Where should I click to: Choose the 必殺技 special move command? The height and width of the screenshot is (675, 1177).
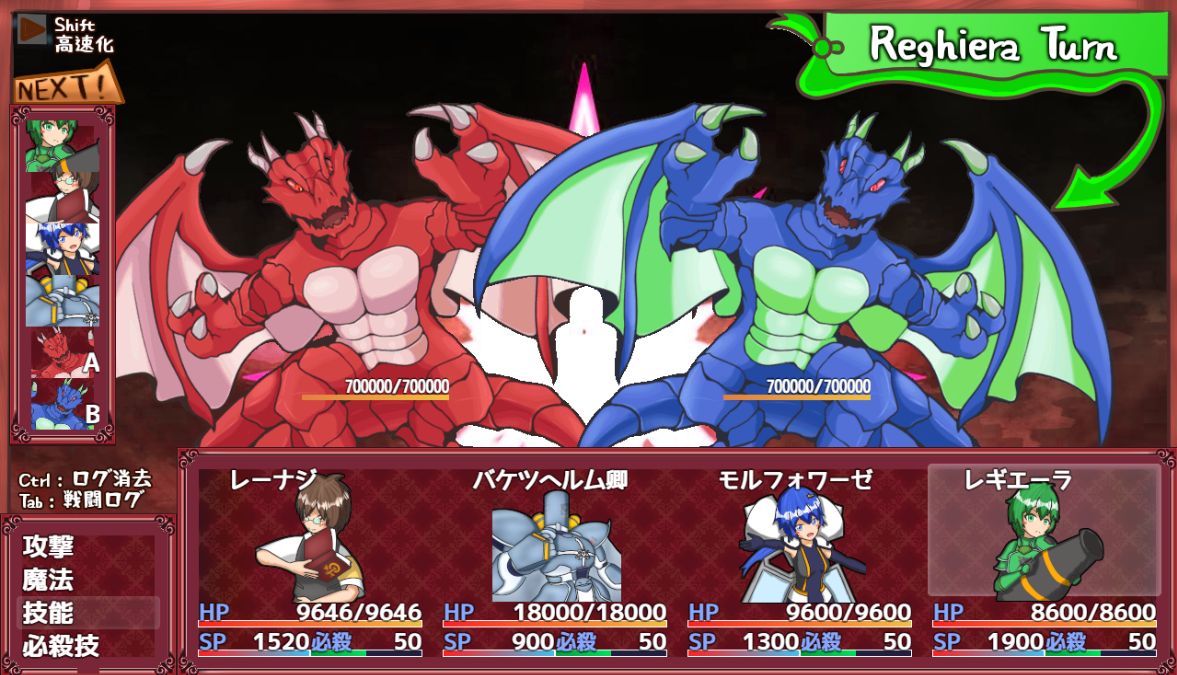(x=61, y=645)
